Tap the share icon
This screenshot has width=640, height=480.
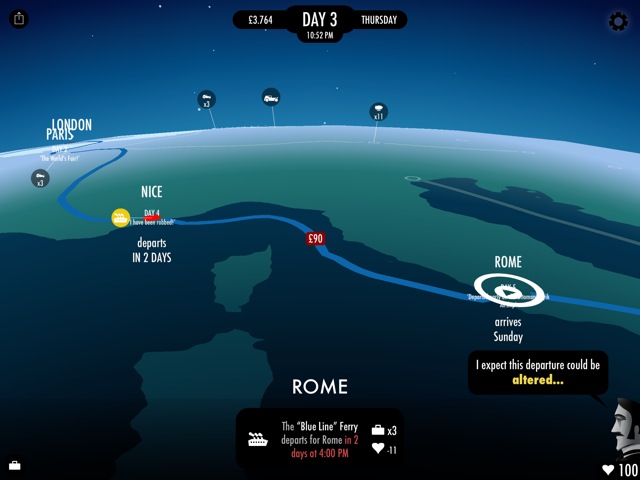[20, 19]
